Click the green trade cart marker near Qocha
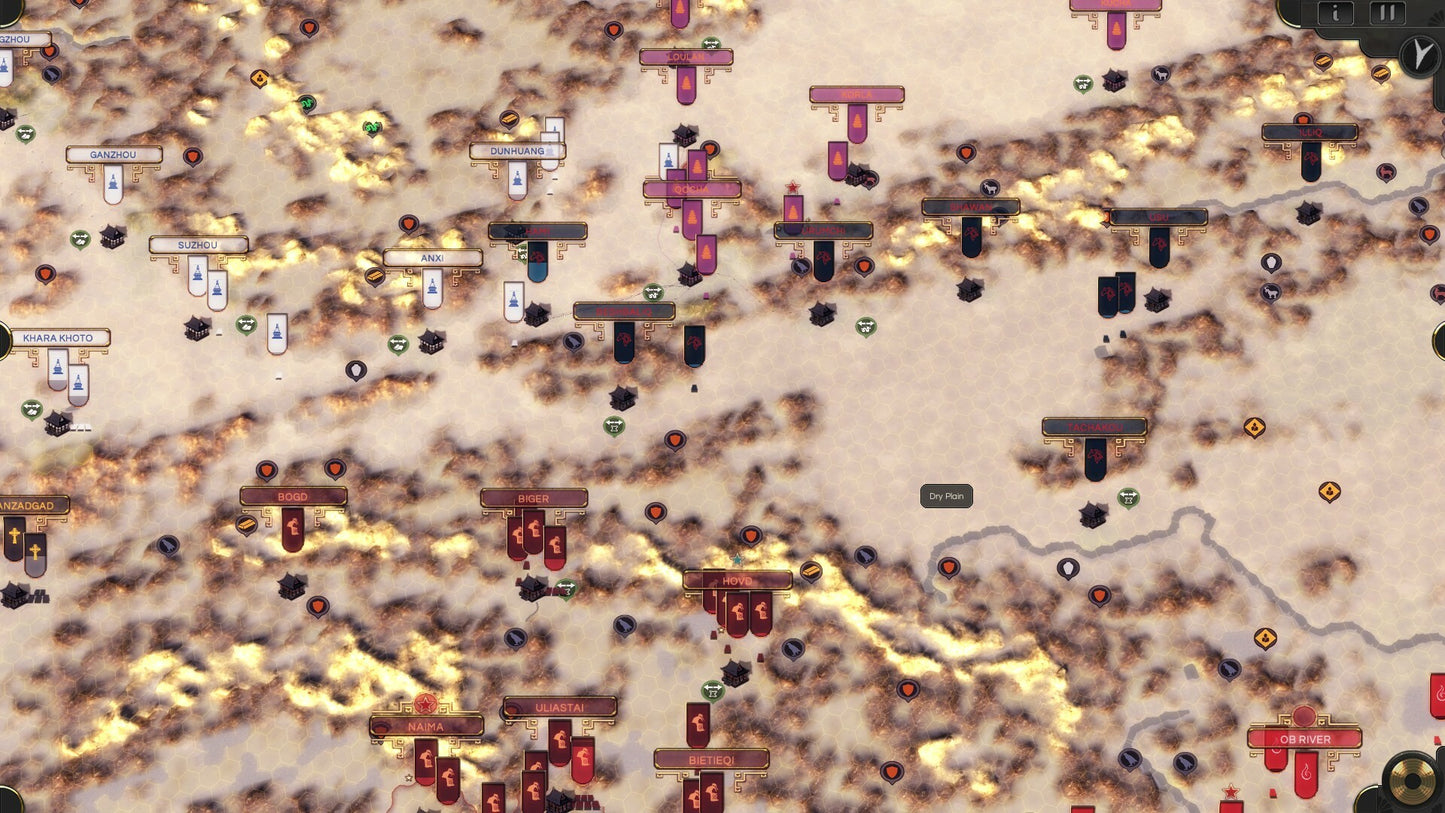The image size is (1445, 813). pos(653,292)
